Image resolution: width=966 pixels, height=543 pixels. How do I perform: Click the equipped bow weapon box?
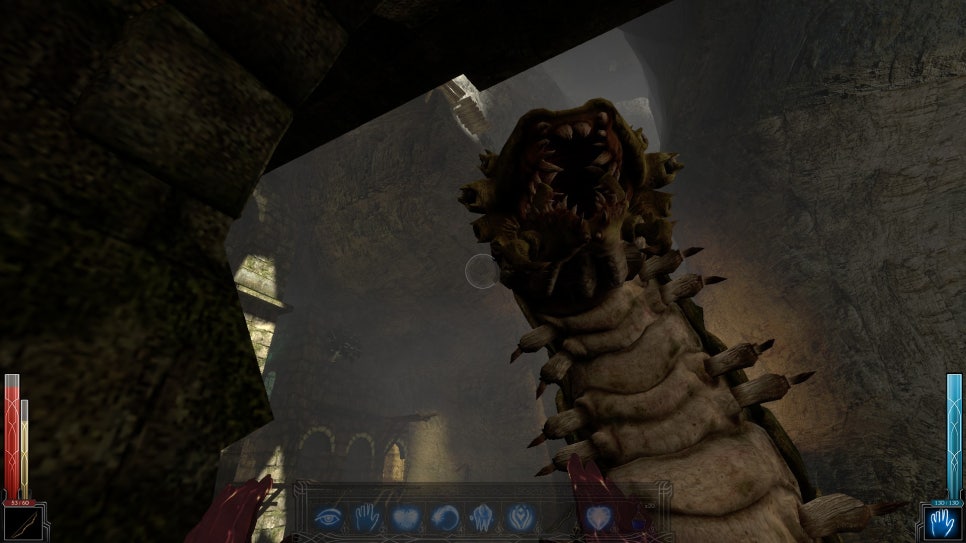pyautogui.click(x=23, y=523)
